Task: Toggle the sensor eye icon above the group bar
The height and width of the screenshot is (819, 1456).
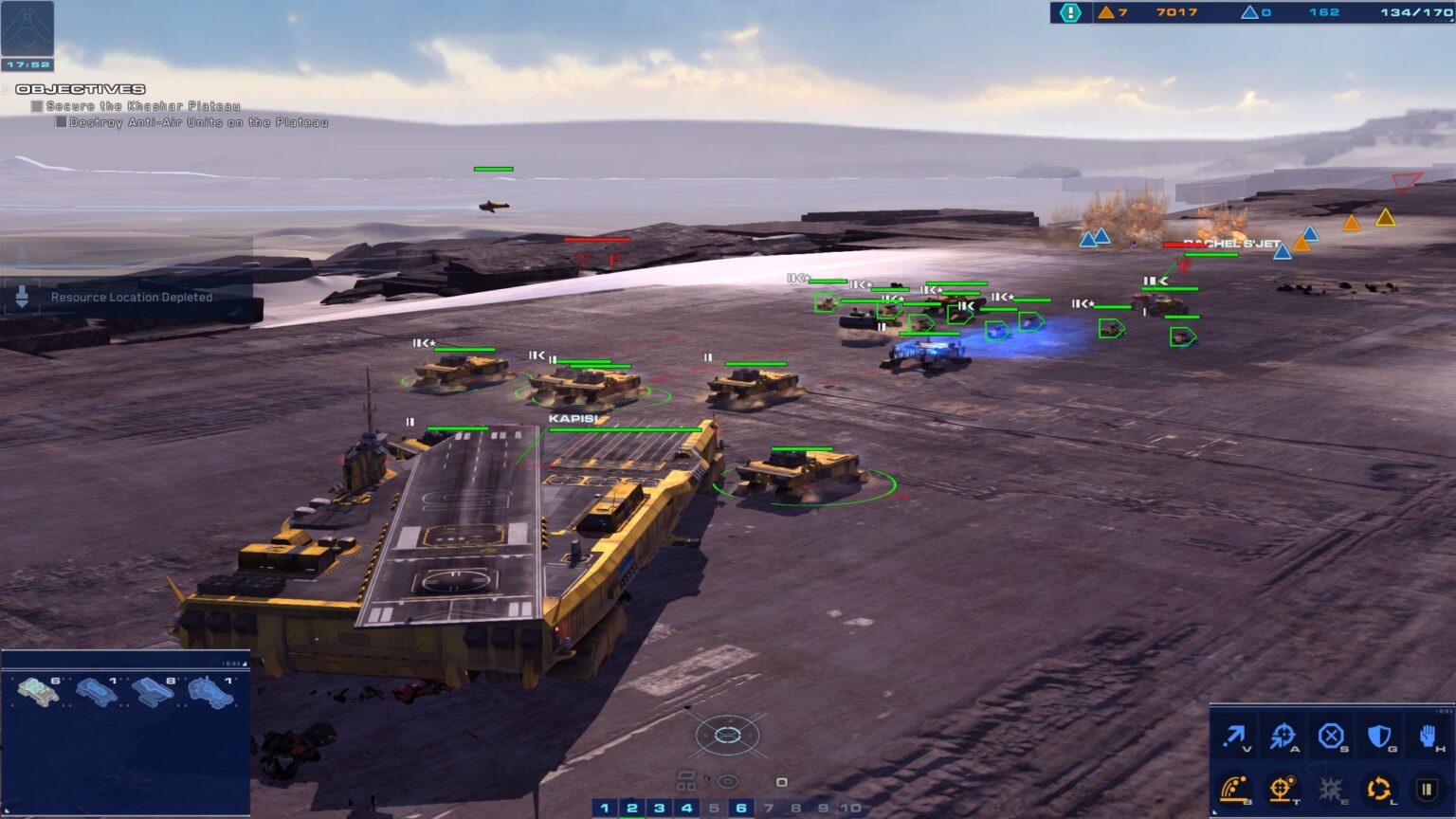Action: coord(727,780)
